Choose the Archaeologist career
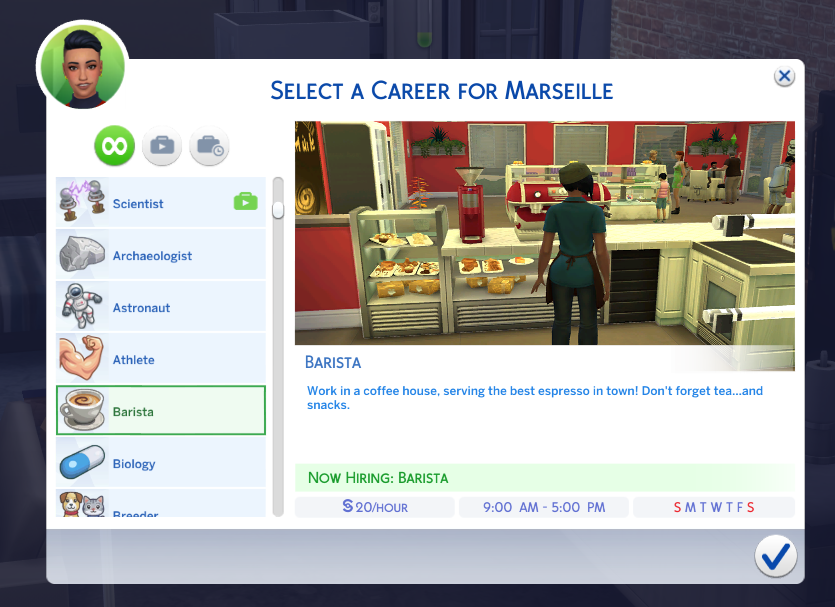 [160, 256]
